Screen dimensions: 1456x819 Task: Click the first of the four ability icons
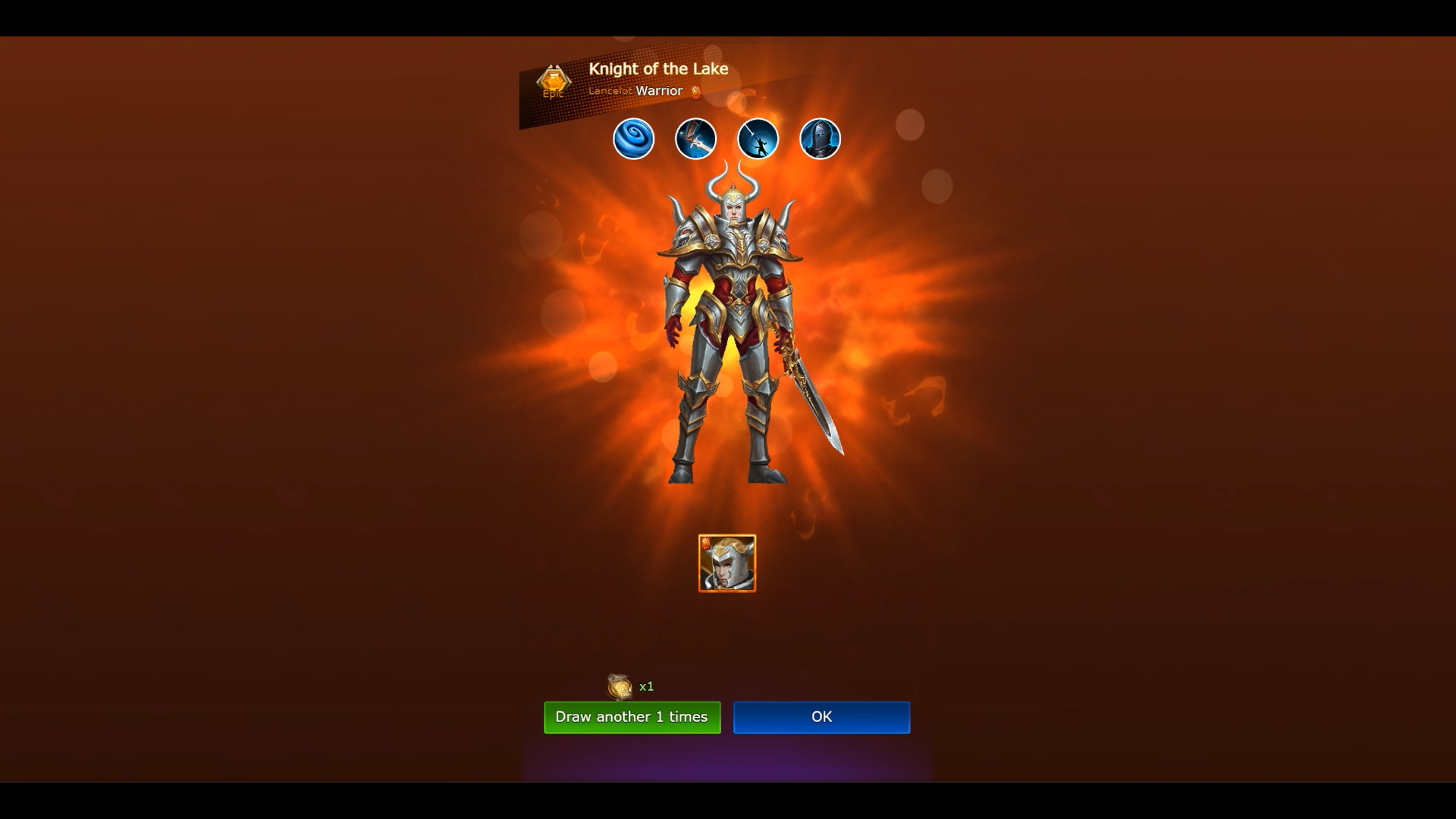point(634,139)
